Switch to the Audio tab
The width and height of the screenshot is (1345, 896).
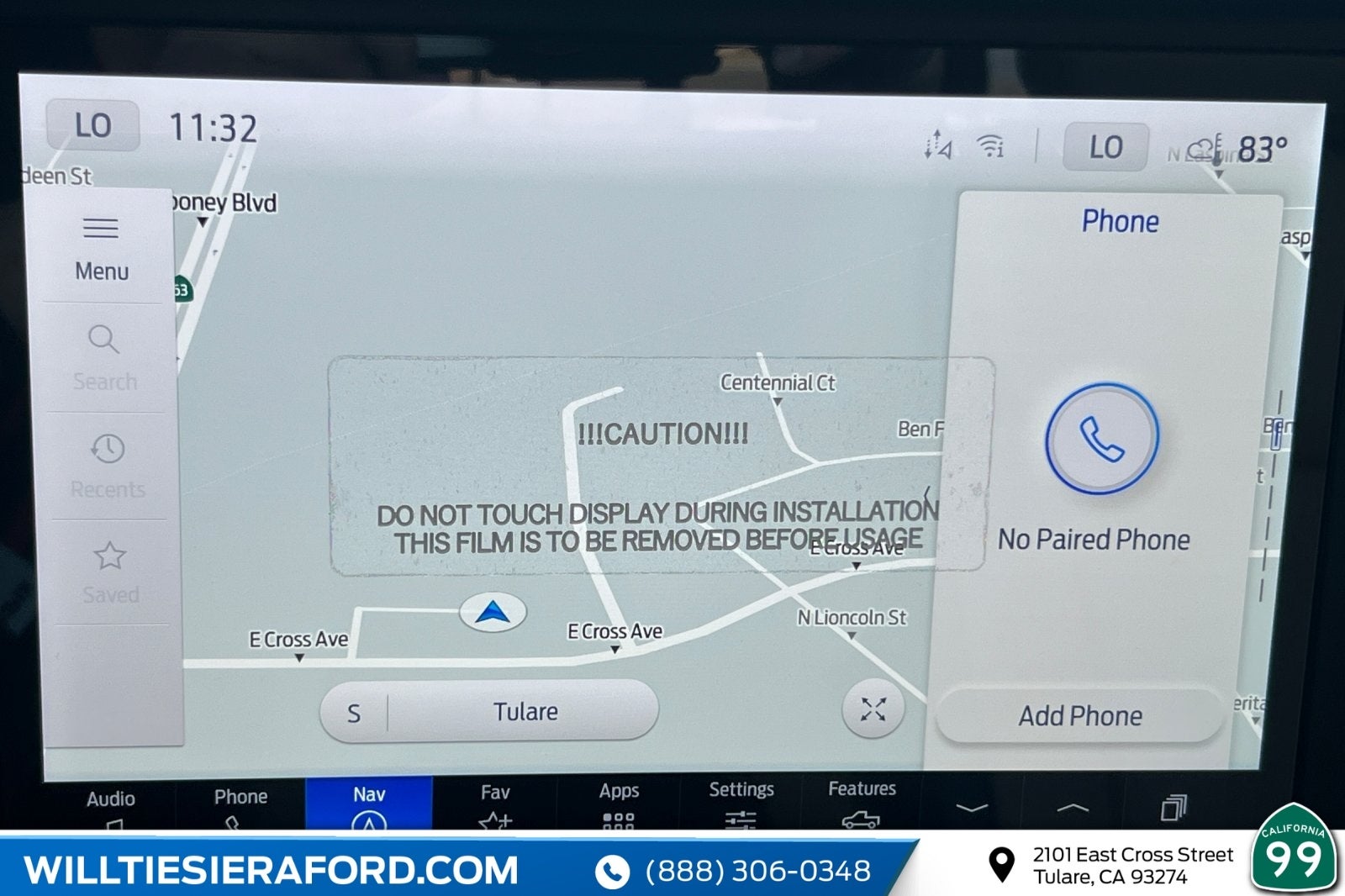[x=110, y=805]
